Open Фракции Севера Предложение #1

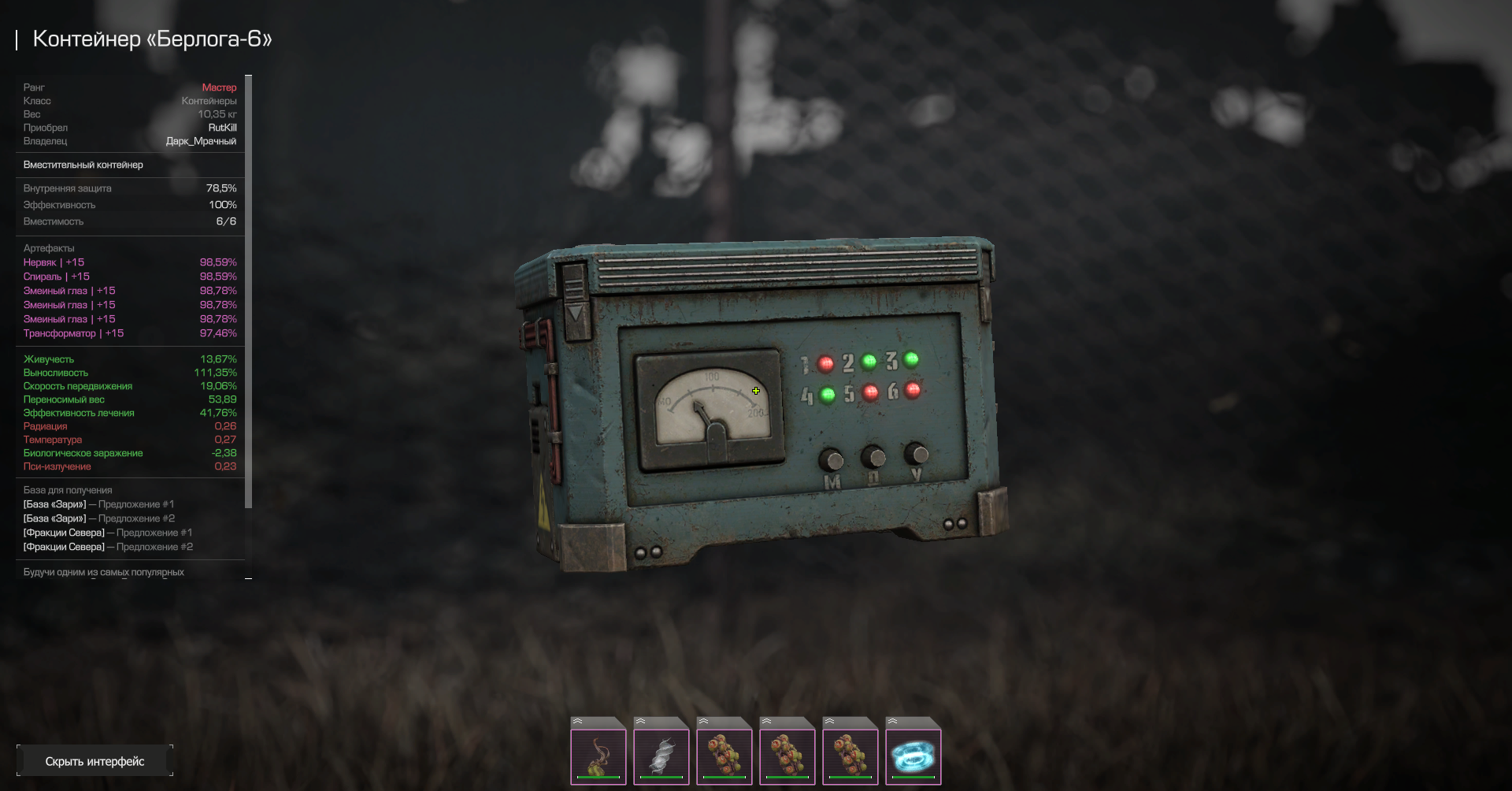(x=108, y=533)
